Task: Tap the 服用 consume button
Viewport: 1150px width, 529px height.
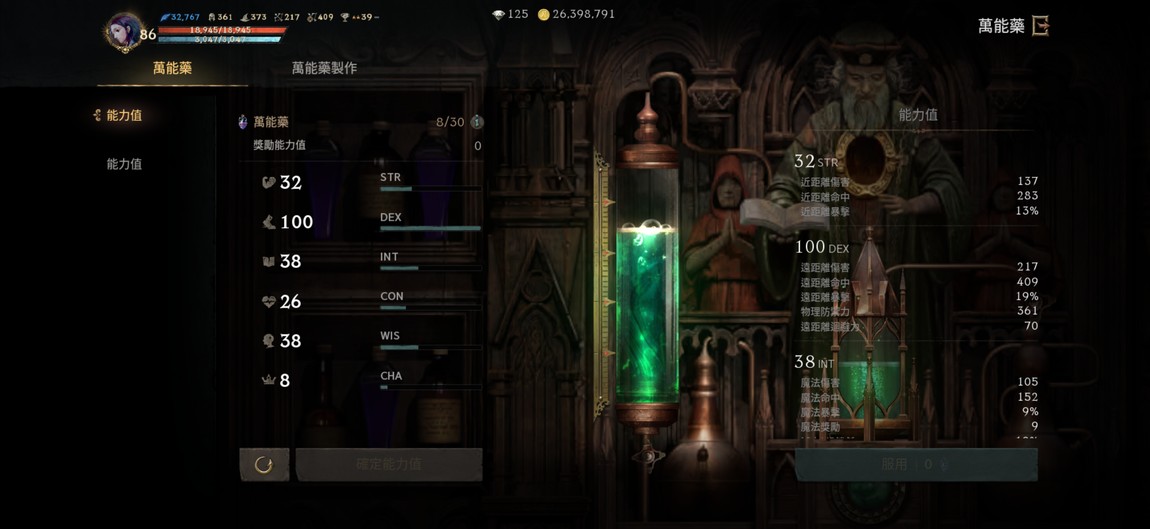Action: coord(915,464)
